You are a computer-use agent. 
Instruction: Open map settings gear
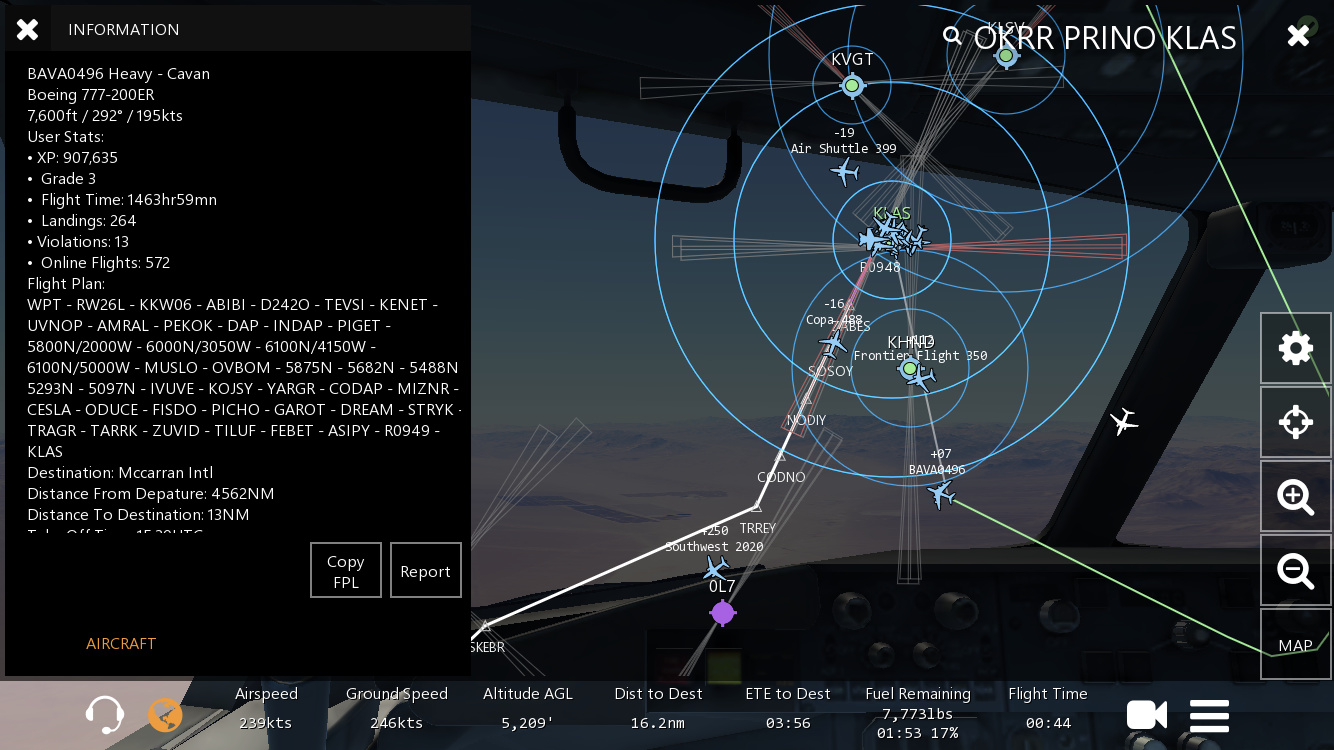click(1295, 348)
